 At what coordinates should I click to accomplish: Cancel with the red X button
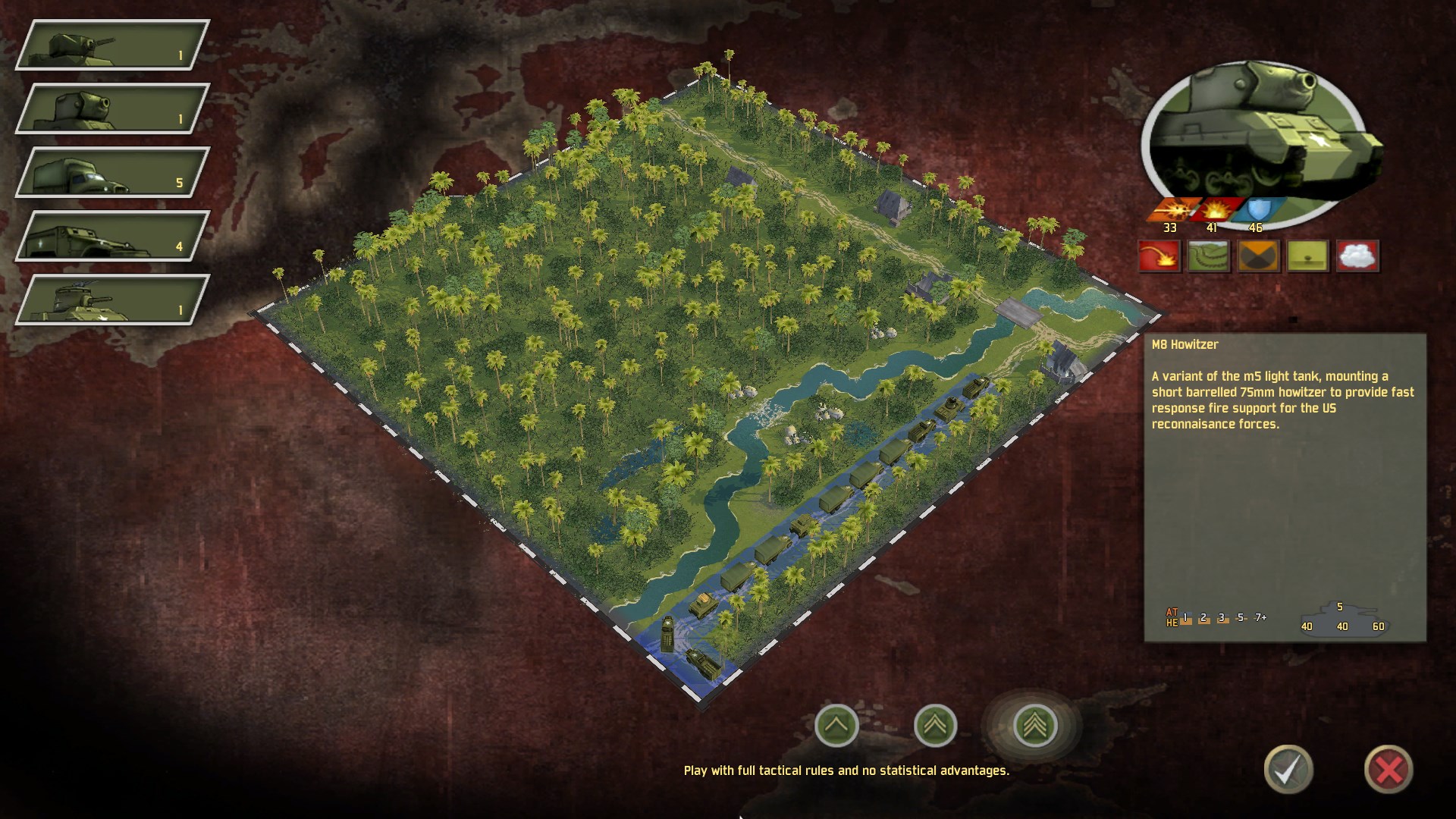(1389, 769)
